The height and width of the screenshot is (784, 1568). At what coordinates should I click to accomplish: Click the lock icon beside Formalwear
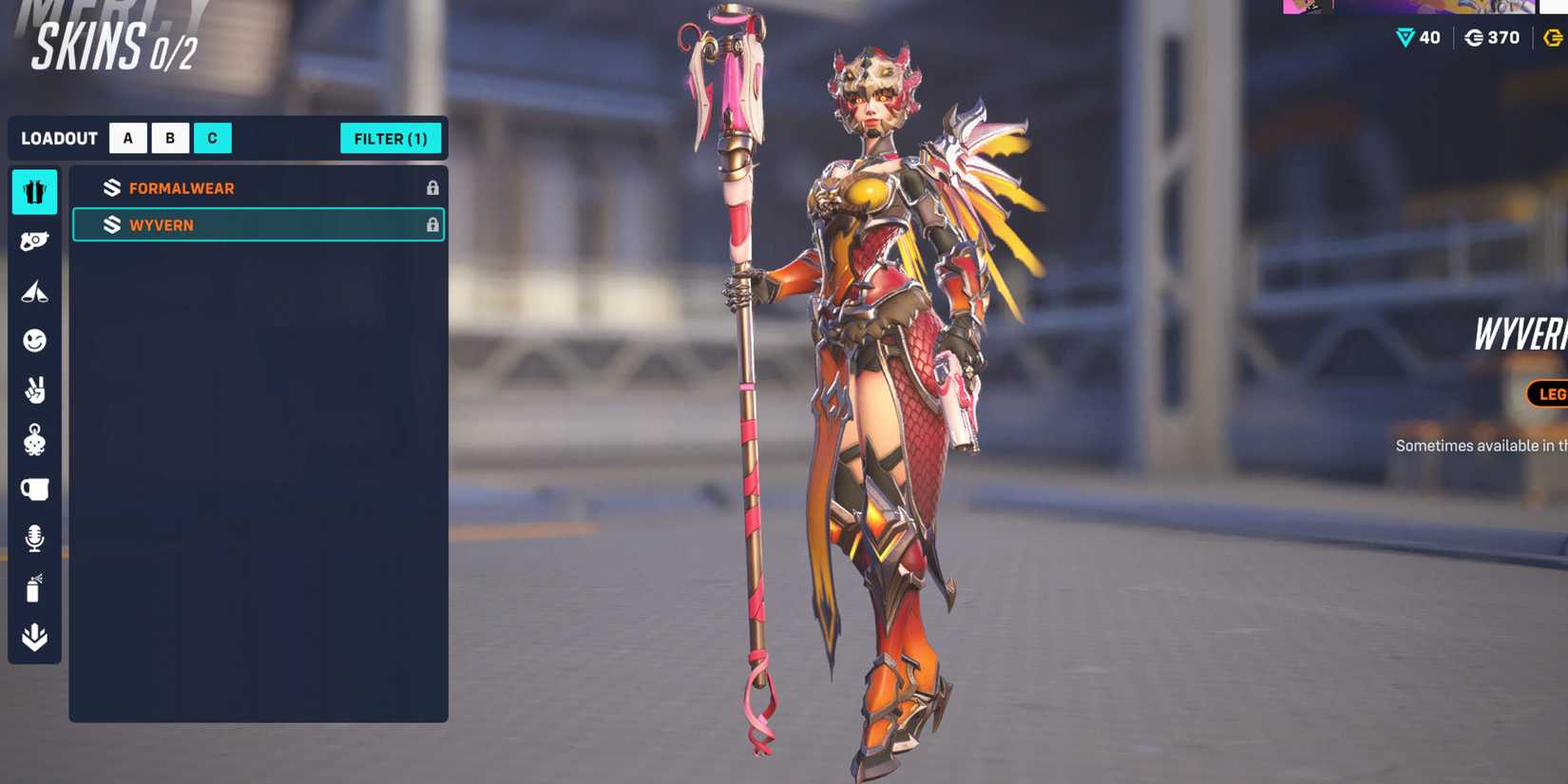431,188
